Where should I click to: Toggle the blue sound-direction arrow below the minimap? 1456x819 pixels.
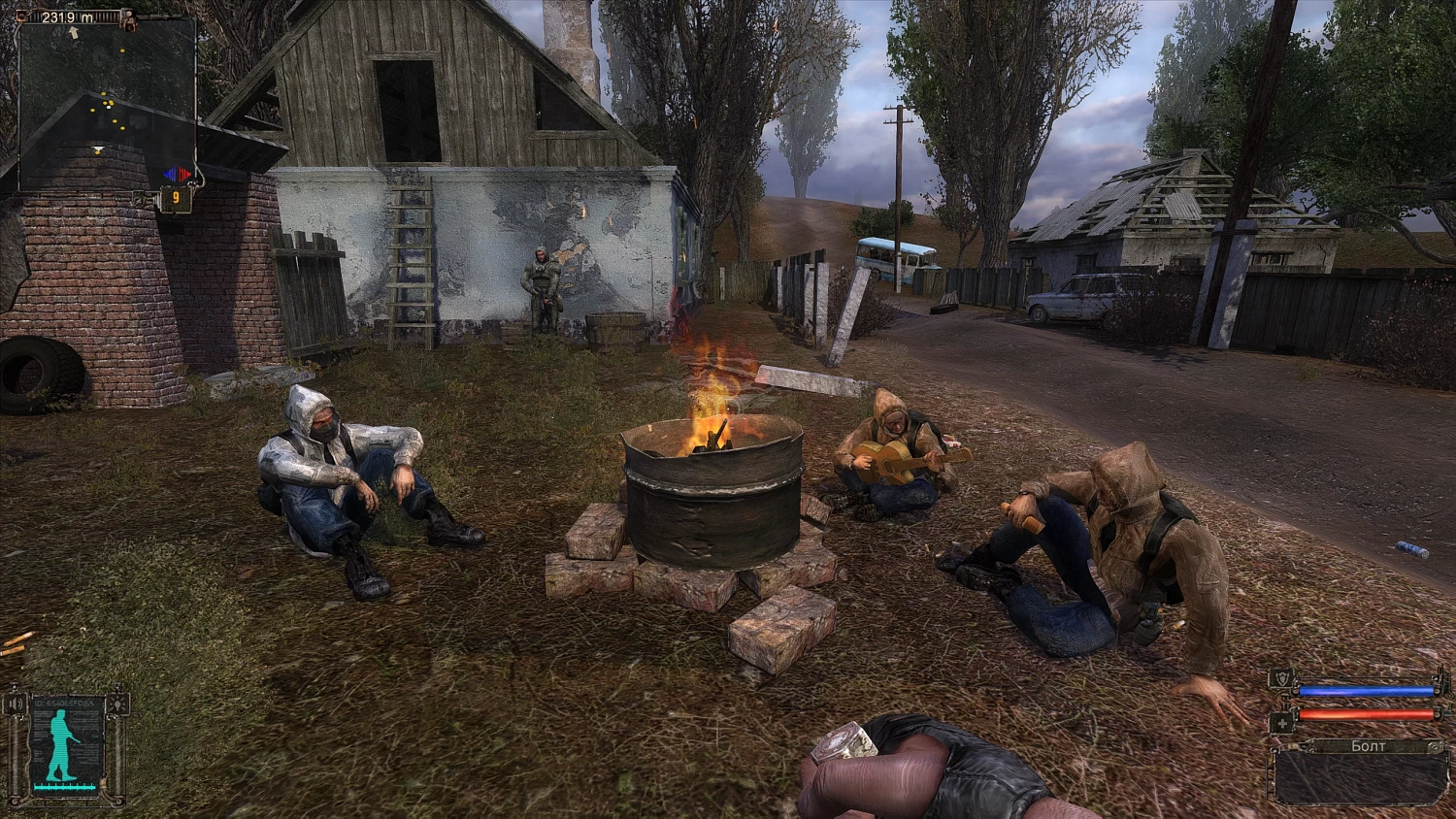pos(169,173)
